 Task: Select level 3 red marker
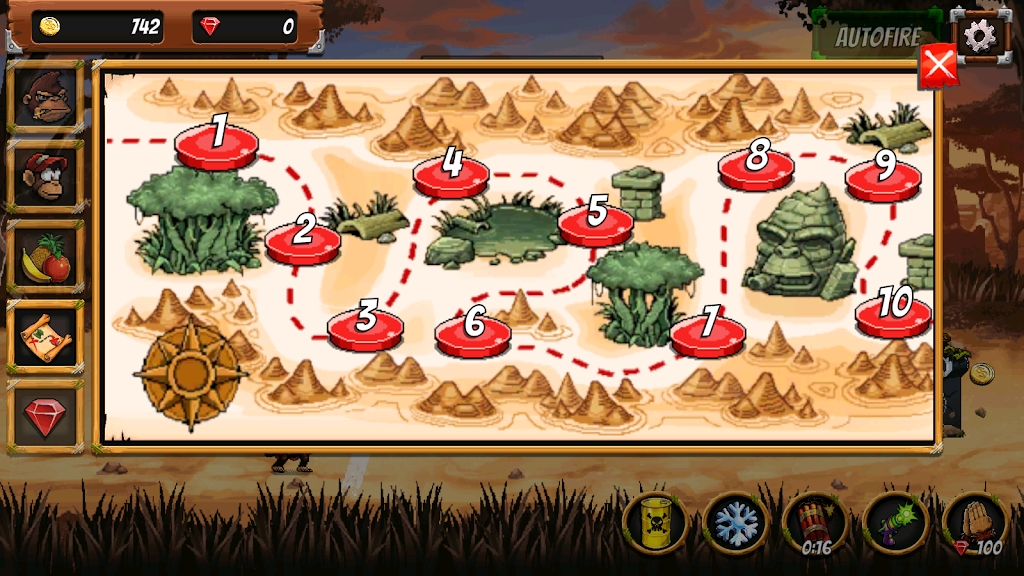(366, 325)
